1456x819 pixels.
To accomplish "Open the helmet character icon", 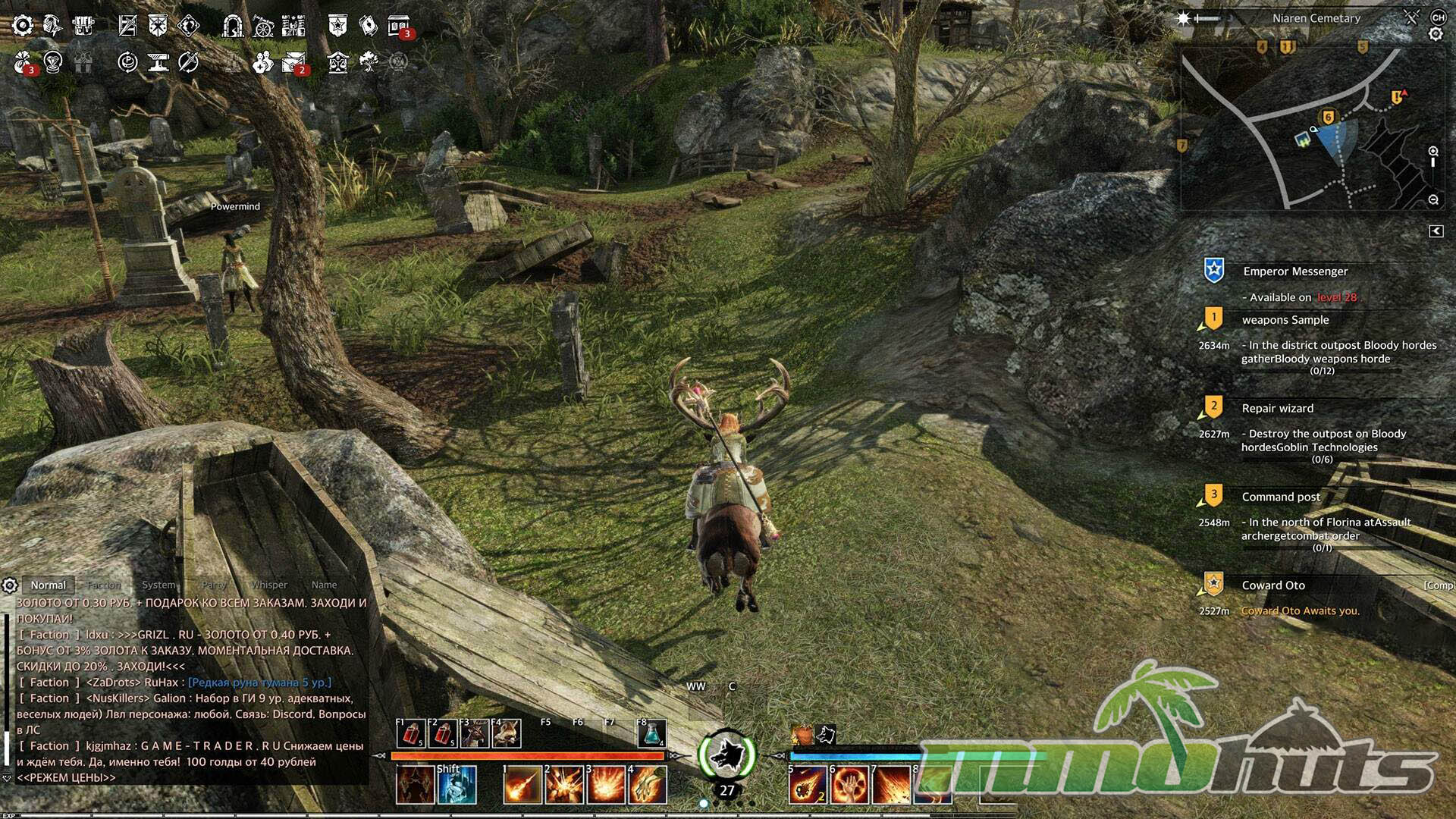I will coord(52,26).
